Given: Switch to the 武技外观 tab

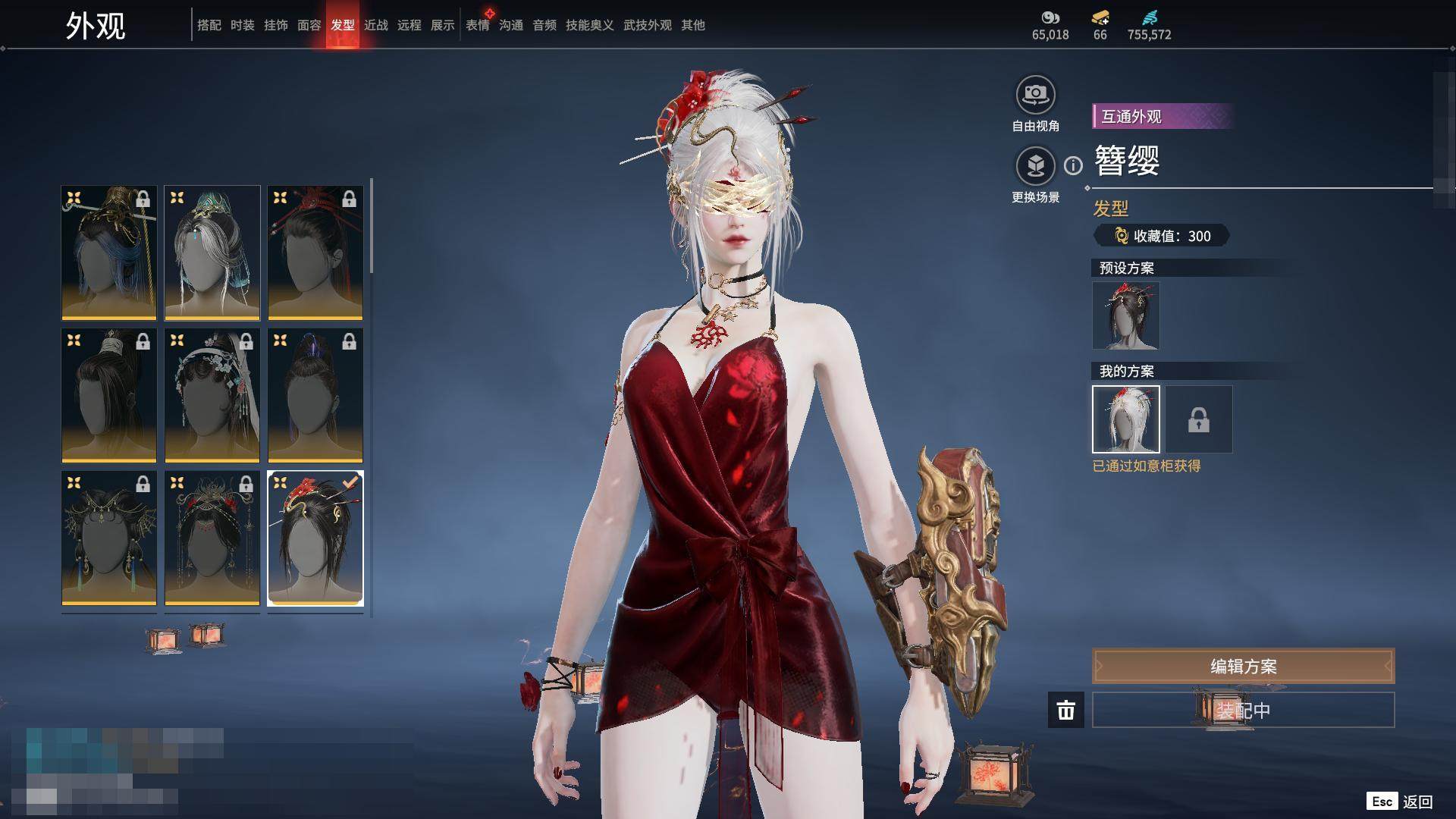Looking at the screenshot, I should tap(647, 25).
